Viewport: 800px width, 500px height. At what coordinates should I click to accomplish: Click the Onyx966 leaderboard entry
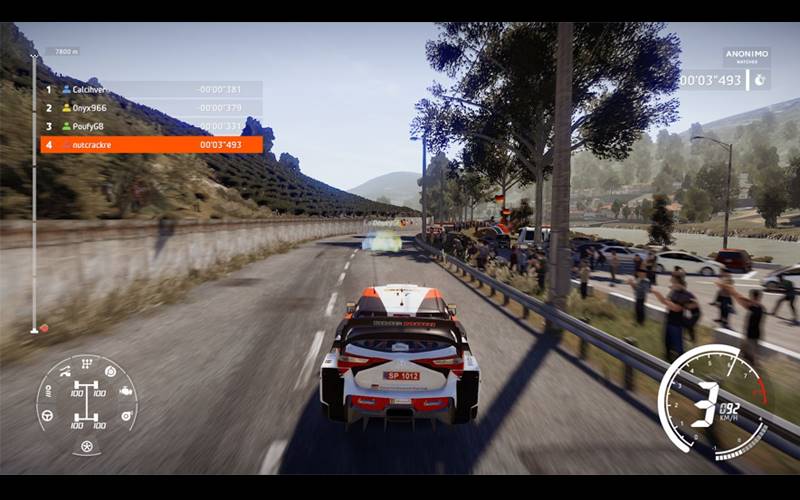click(151, 108)
